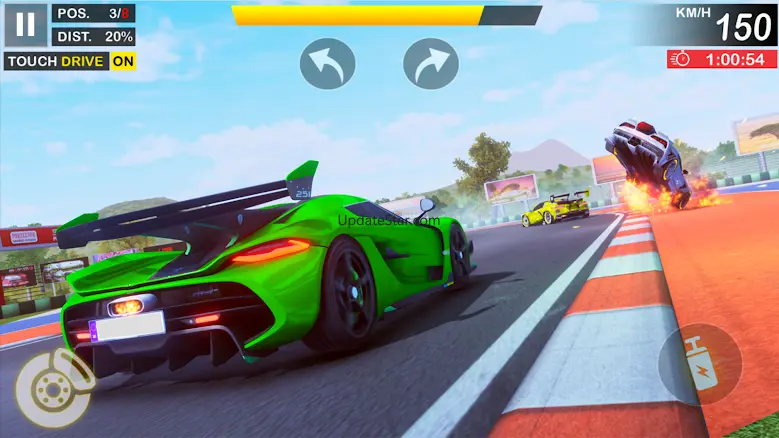Image resolution: width=779 pixels, height=438 pixels.
Task: Toggle the Touch Drive ON switch
Action: 123,61
